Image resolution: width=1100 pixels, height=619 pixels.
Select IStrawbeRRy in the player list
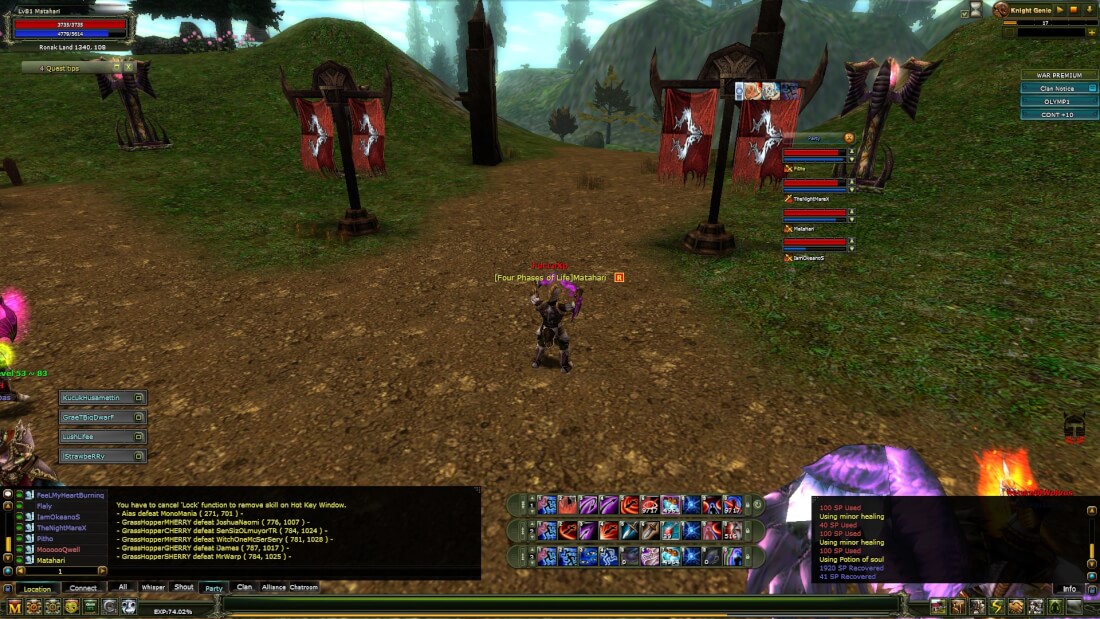(95, 456)
